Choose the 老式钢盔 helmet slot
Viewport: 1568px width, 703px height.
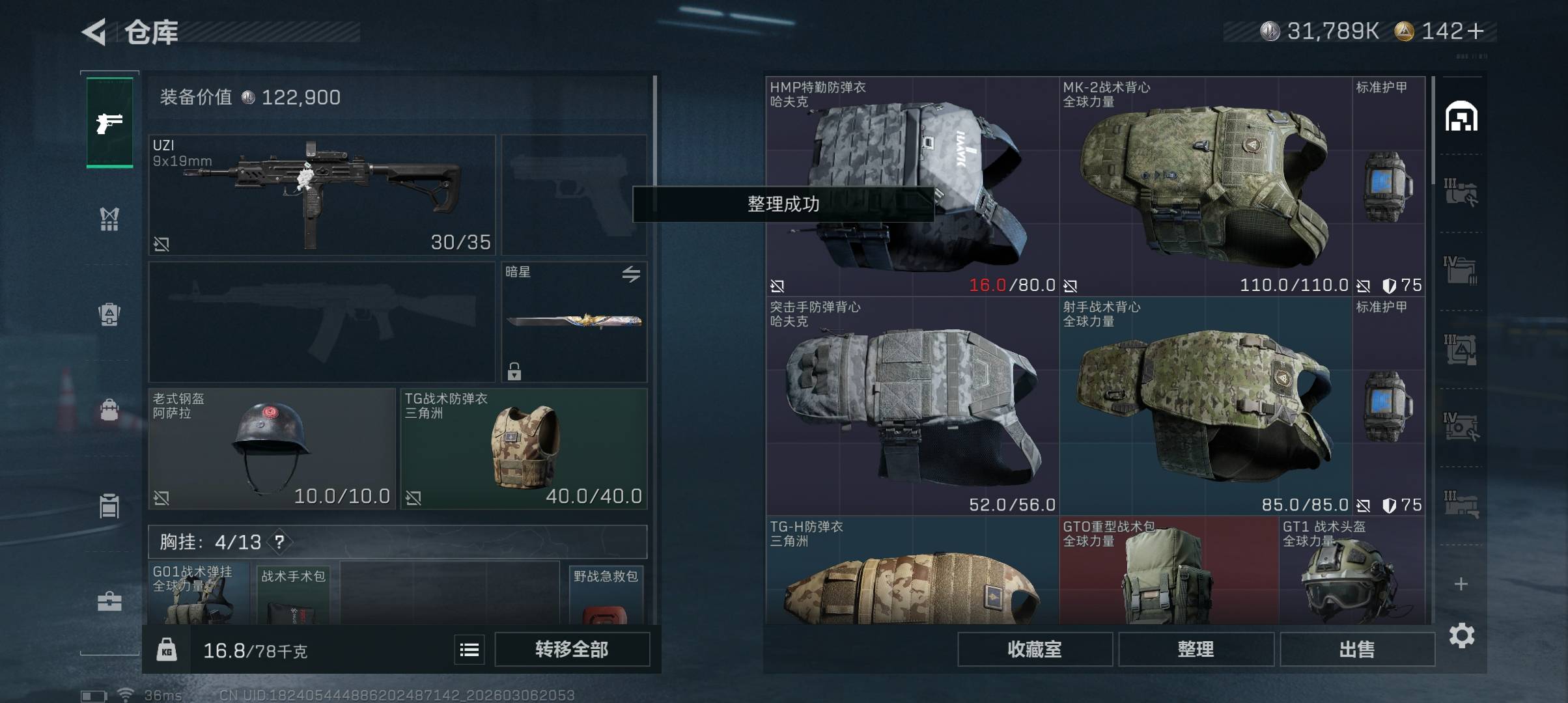tap(272, 448)
